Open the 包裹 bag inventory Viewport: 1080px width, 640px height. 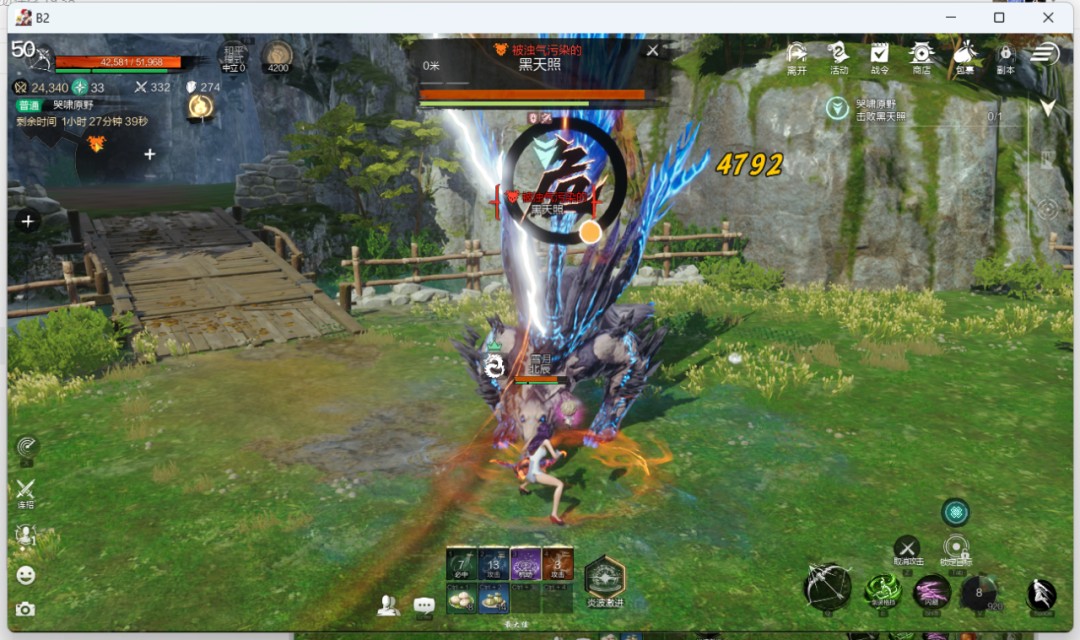pyautogui.click(x=965, y=56)
